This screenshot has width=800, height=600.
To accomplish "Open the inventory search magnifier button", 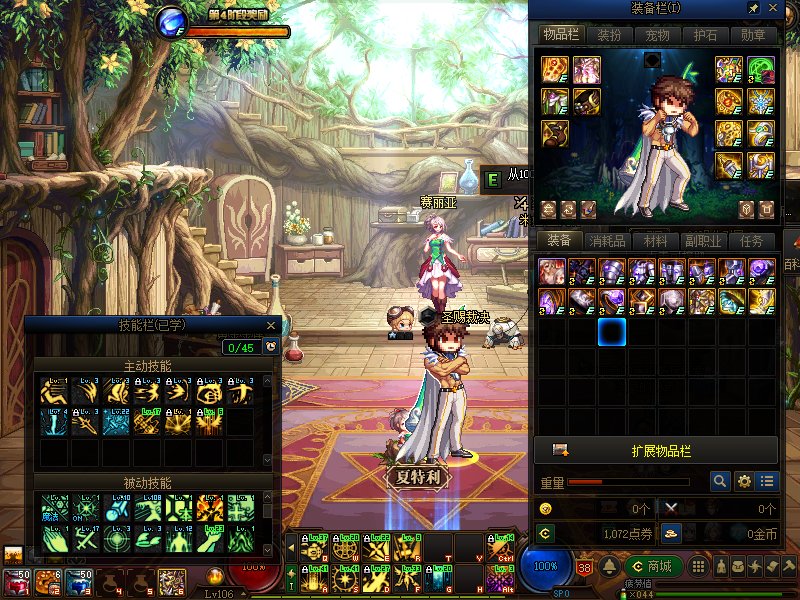I will click(720, 481).
